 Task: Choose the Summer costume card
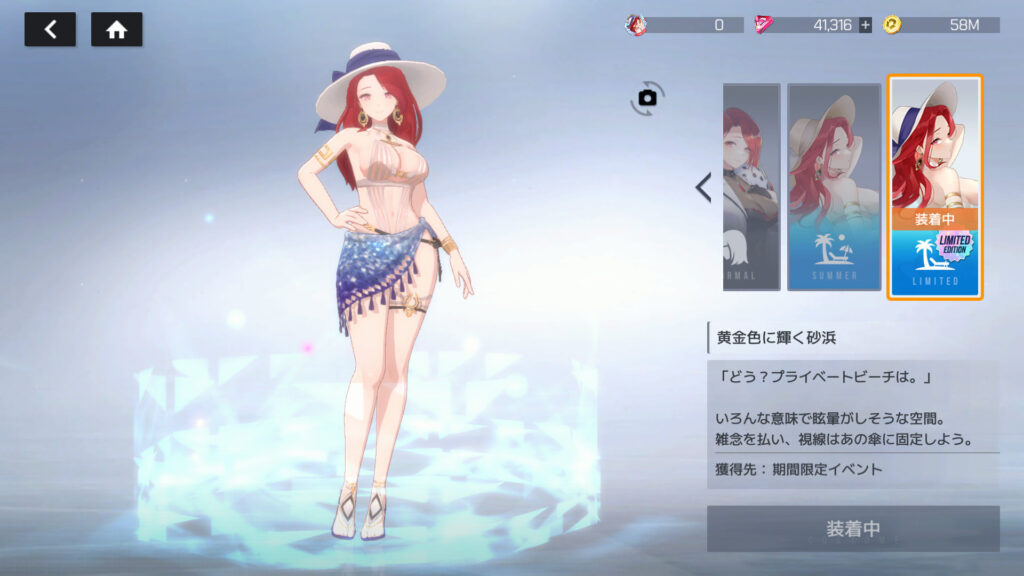pyautogui.click(x=834, y=187)
